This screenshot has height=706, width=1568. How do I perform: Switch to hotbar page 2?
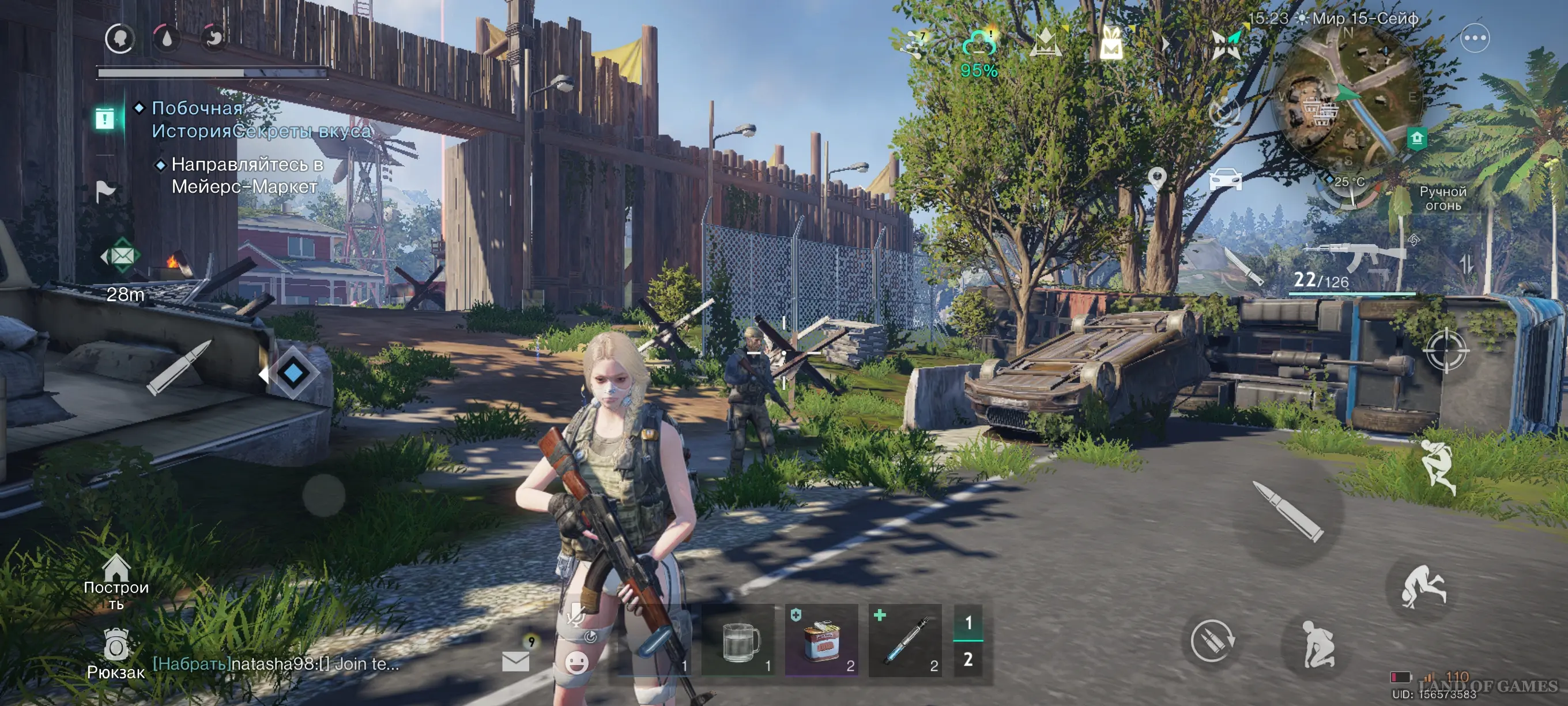tap(968, 659)
